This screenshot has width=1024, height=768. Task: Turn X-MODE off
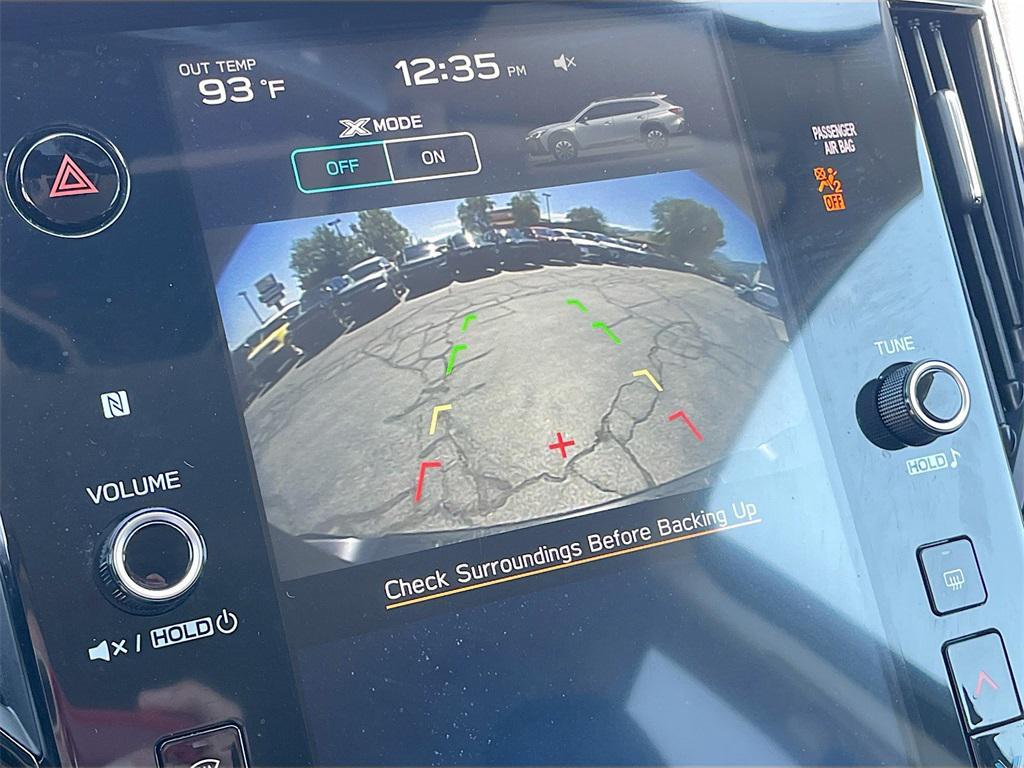342,166
